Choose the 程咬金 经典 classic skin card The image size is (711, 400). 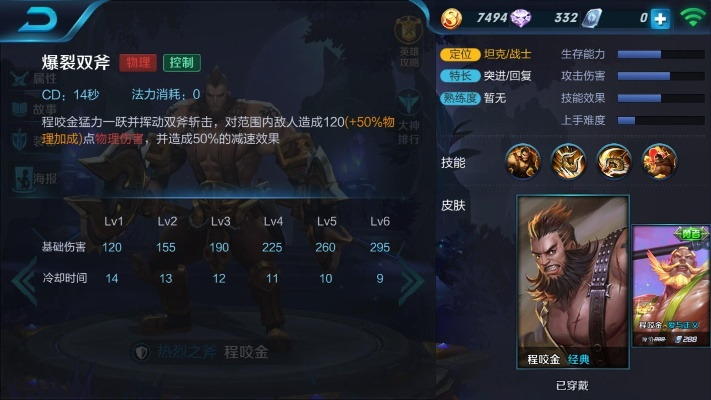[x=573, y=283]
